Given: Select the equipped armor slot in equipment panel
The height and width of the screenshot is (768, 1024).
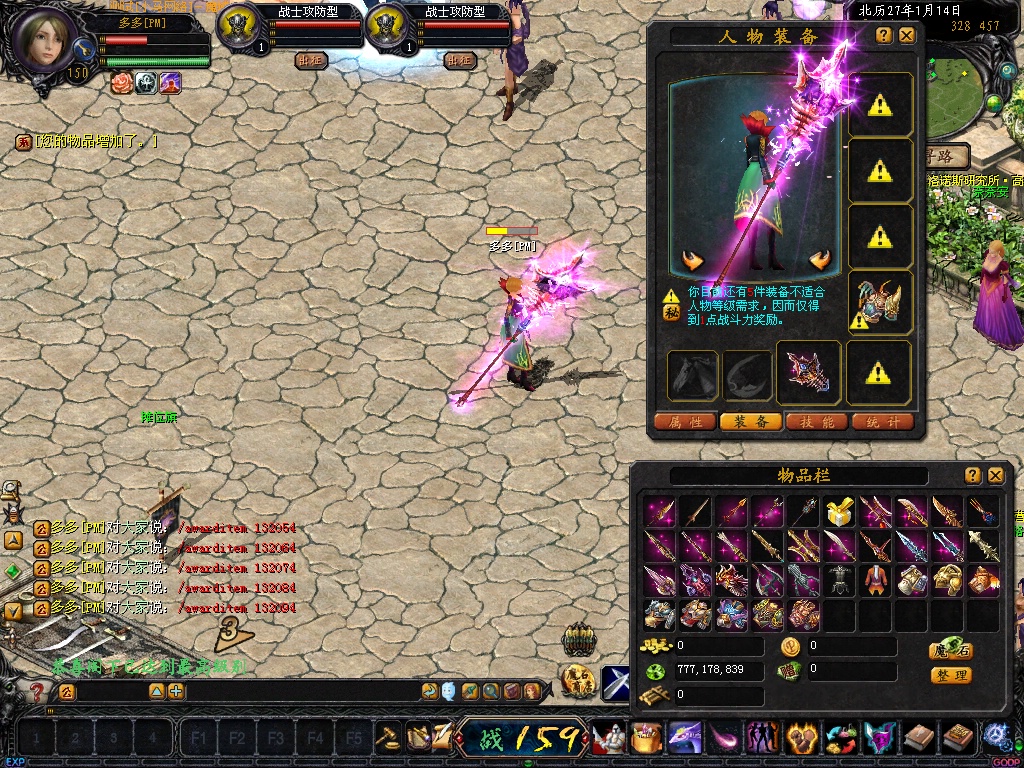Looking at the screenshot, I should tap(880, 302).
